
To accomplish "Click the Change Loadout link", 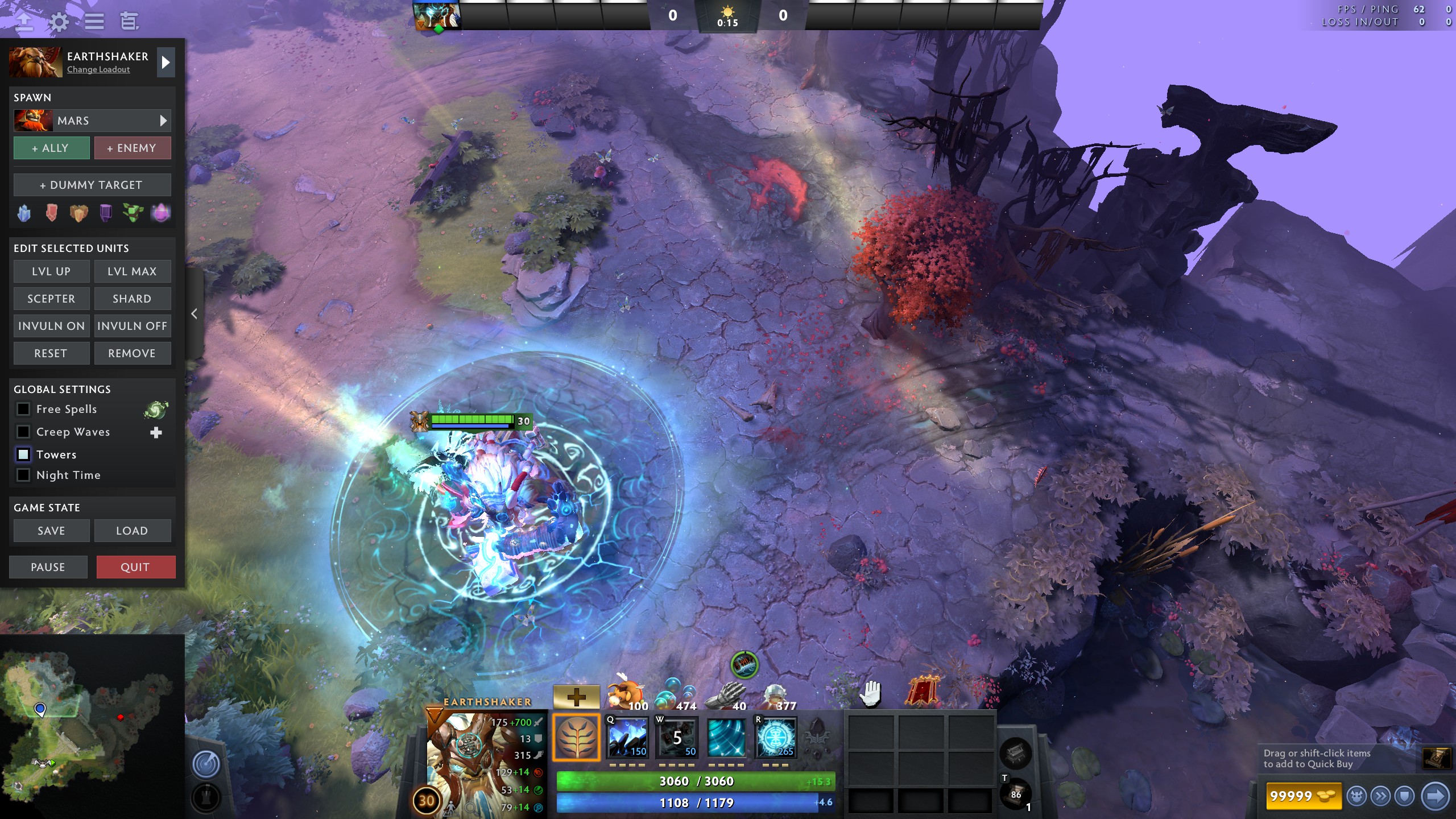I will pos(97,69).
